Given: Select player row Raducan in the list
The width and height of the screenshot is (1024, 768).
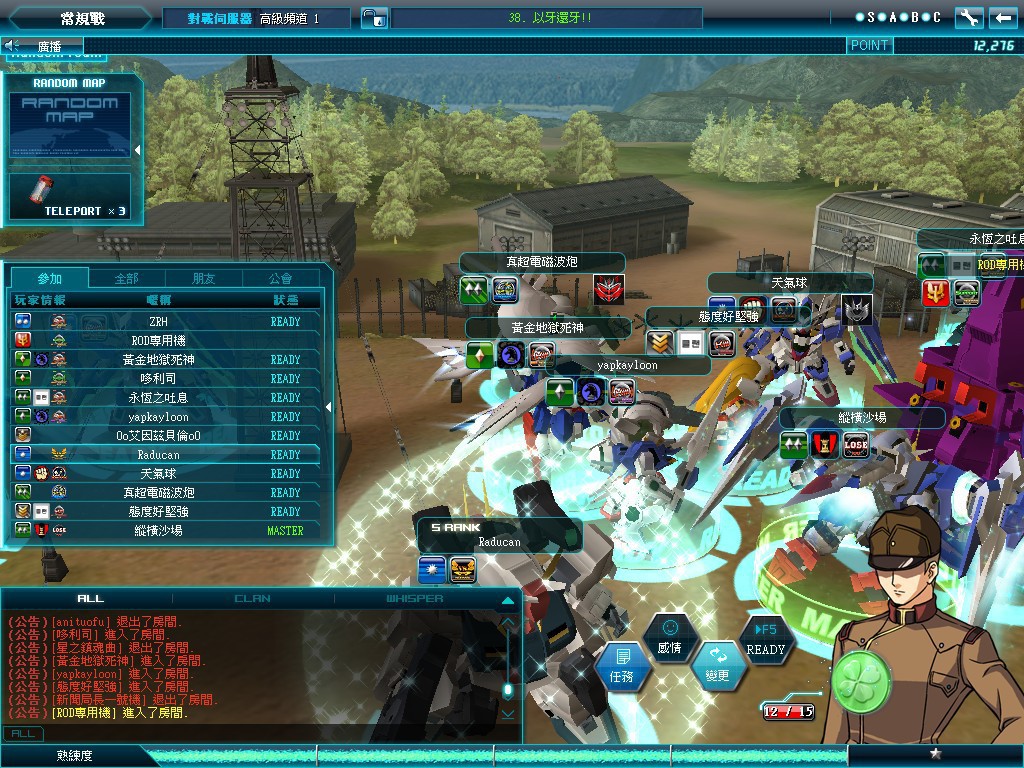Looking at the screenshot, I should (160, 454).
